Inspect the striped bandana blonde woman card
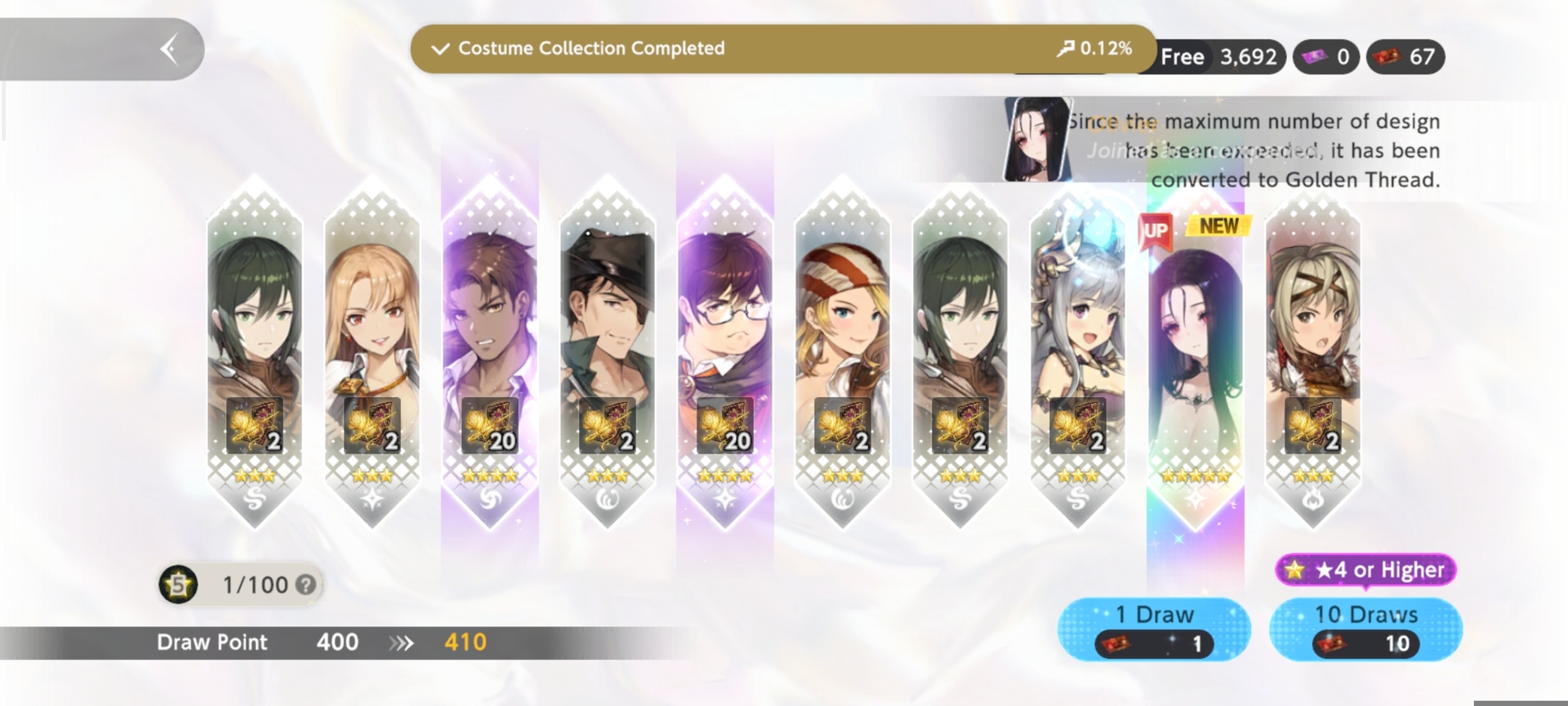Viewport: 1568px width, 706px height. coord(842,351)
